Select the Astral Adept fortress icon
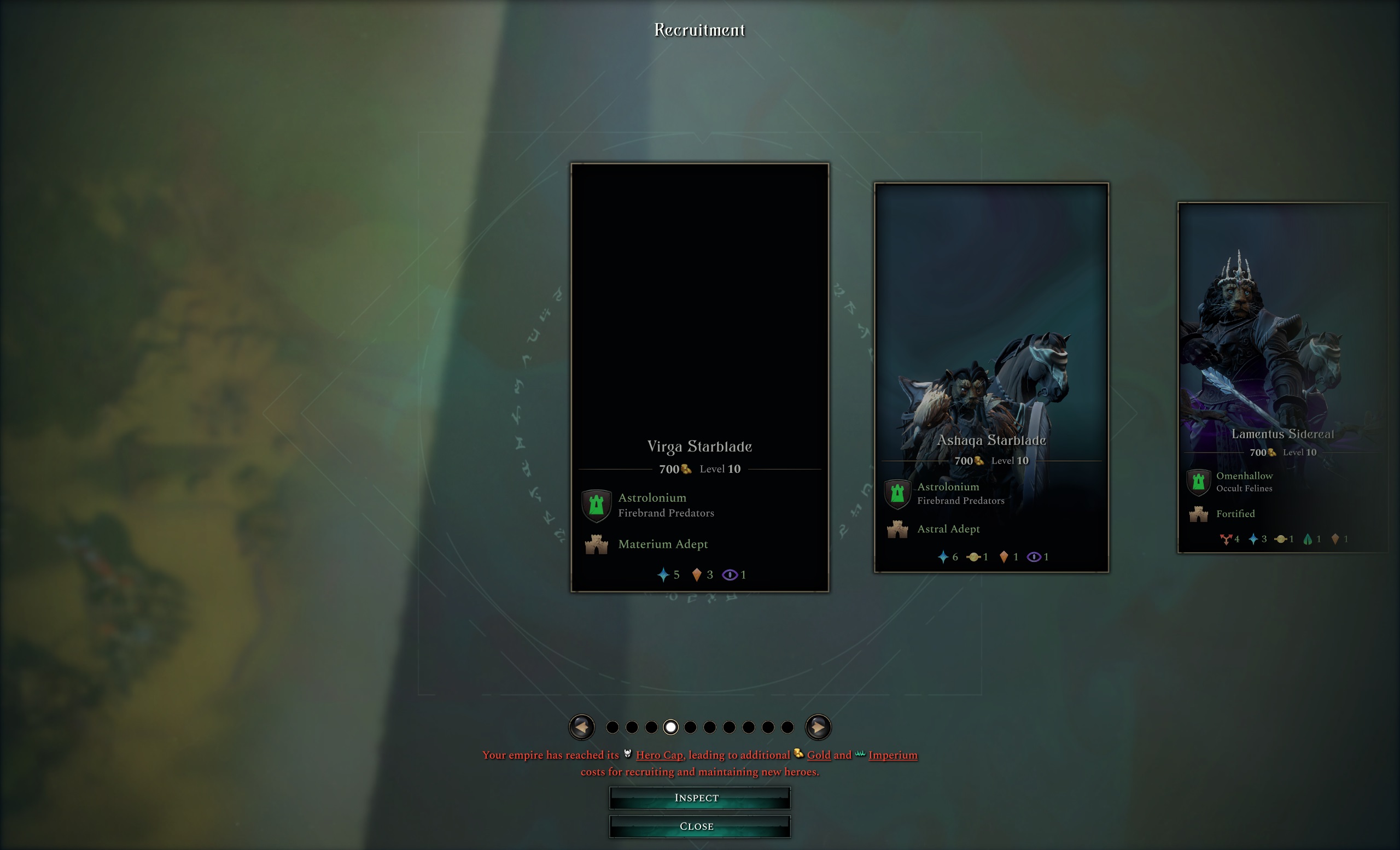The image size is (1400, 850). point(898,529)
